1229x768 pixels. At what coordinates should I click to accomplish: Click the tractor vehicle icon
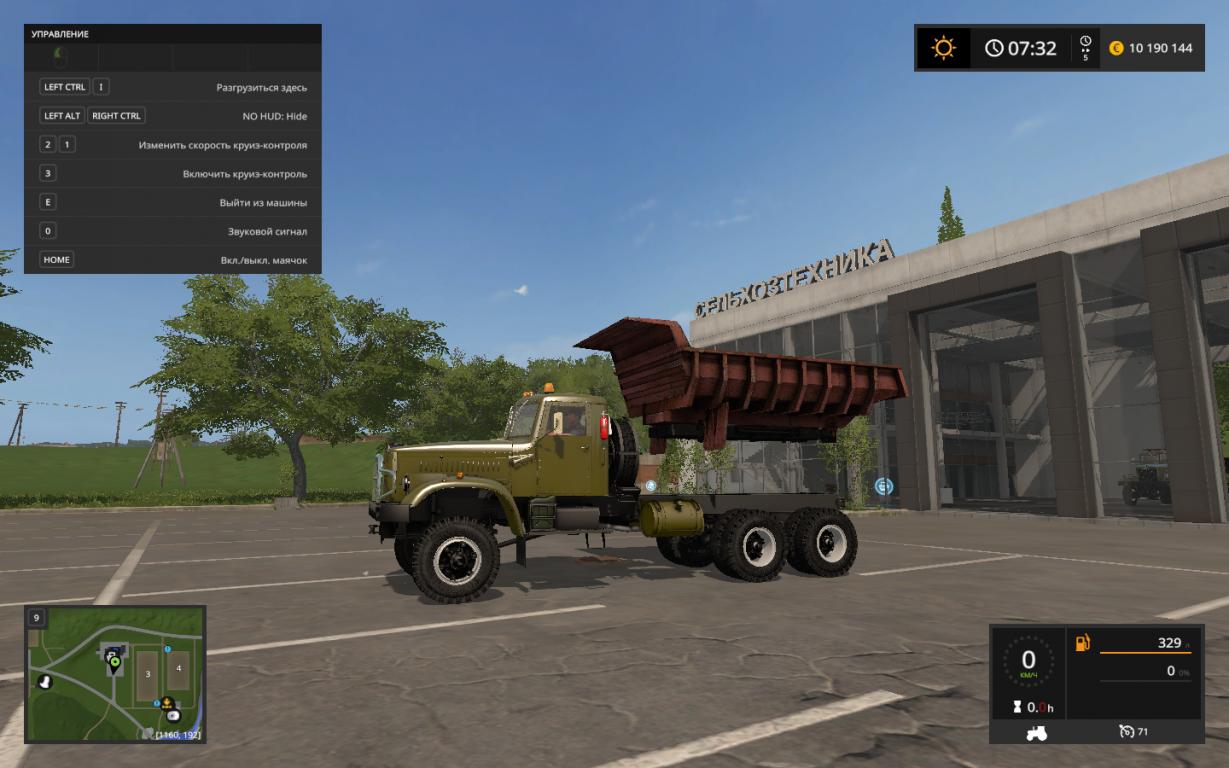tap(1036, 733)
